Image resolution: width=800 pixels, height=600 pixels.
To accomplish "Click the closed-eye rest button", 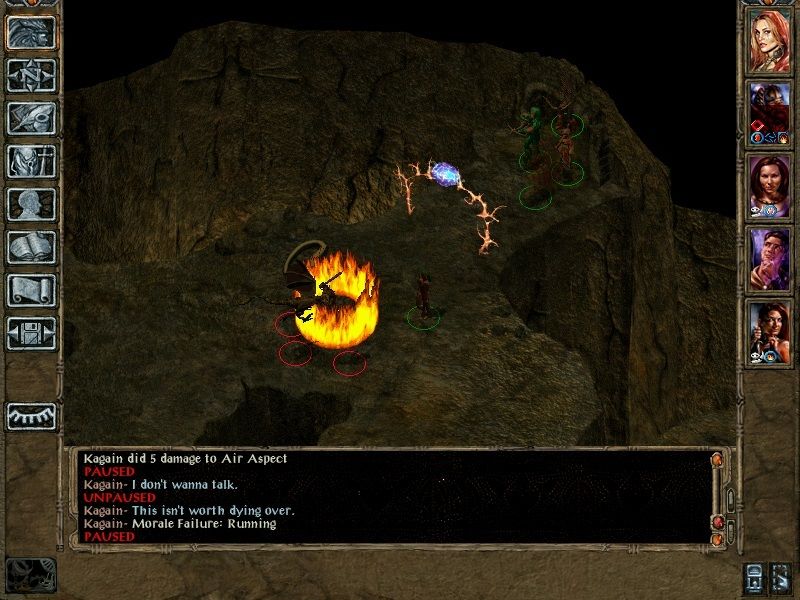I will click(31, 415).
